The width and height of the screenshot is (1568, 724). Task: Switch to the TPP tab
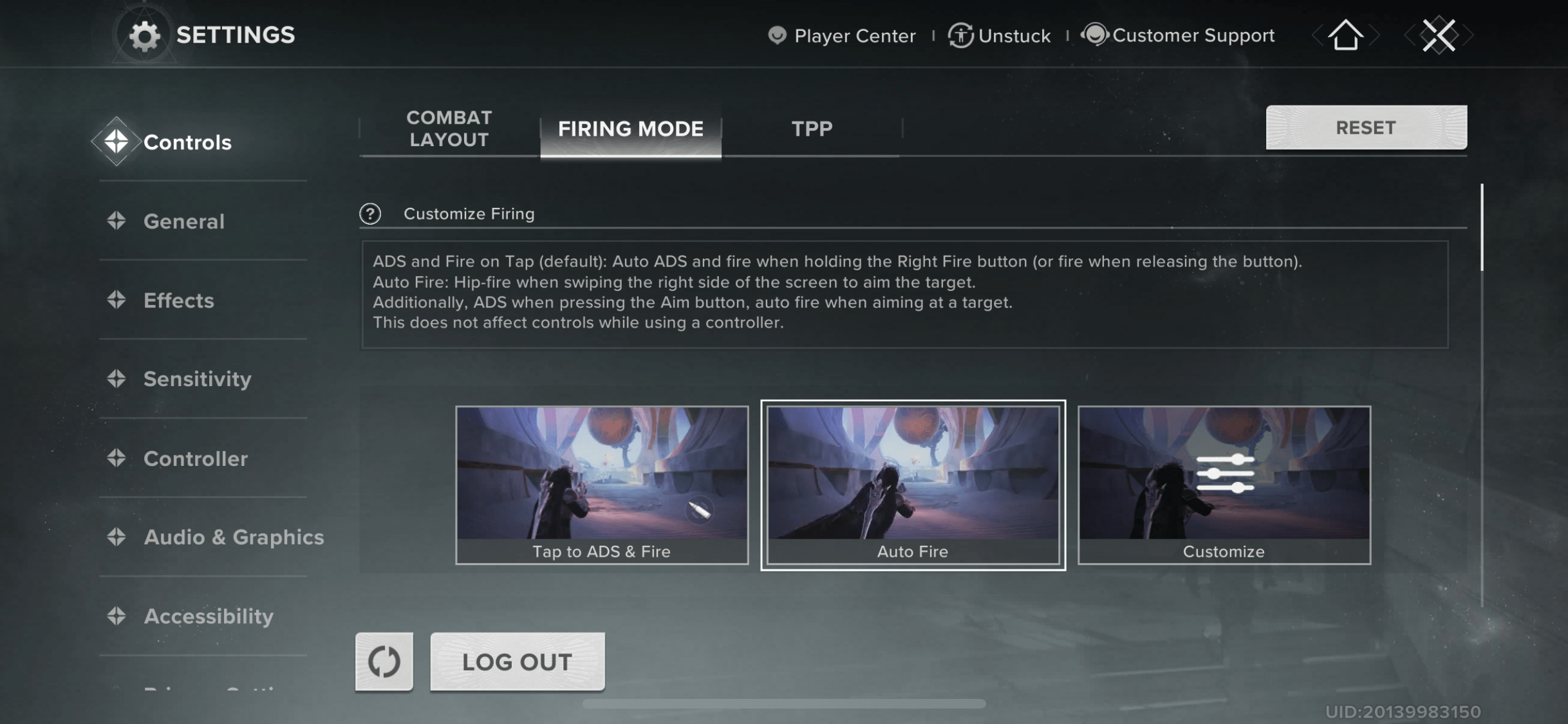(812, 129)
